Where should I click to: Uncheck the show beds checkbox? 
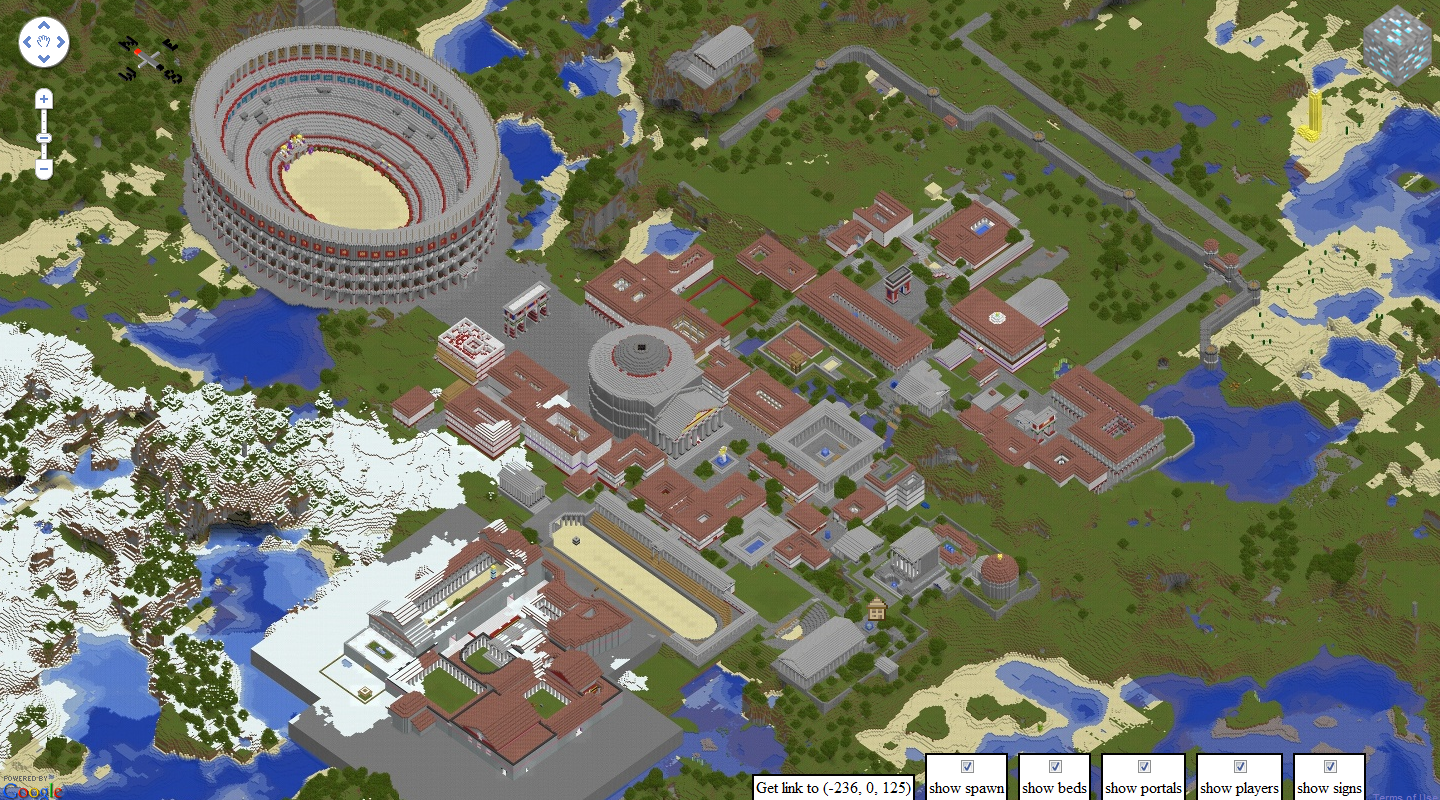1055,767
